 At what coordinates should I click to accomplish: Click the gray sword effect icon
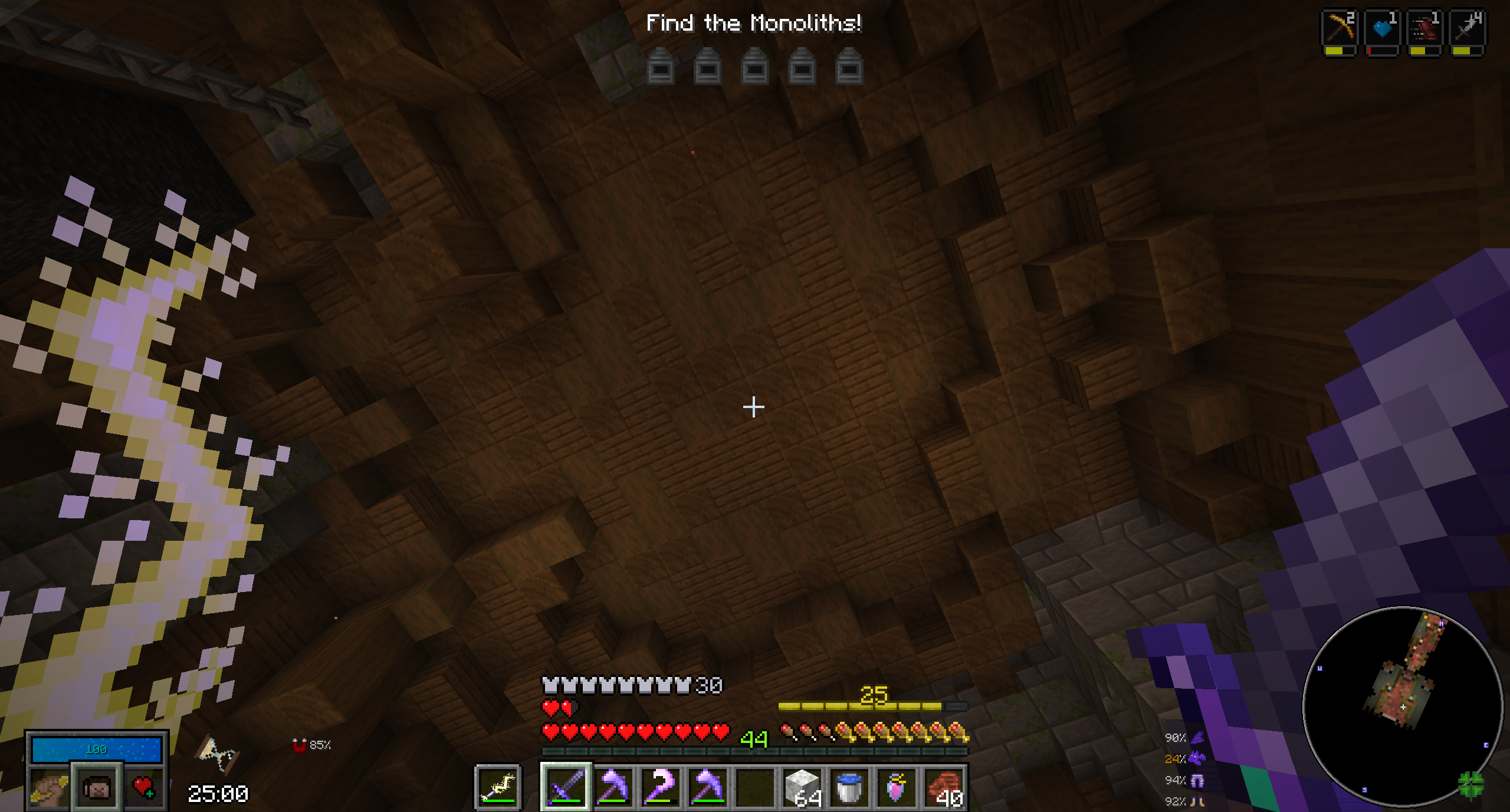(x=1468, y=28)
